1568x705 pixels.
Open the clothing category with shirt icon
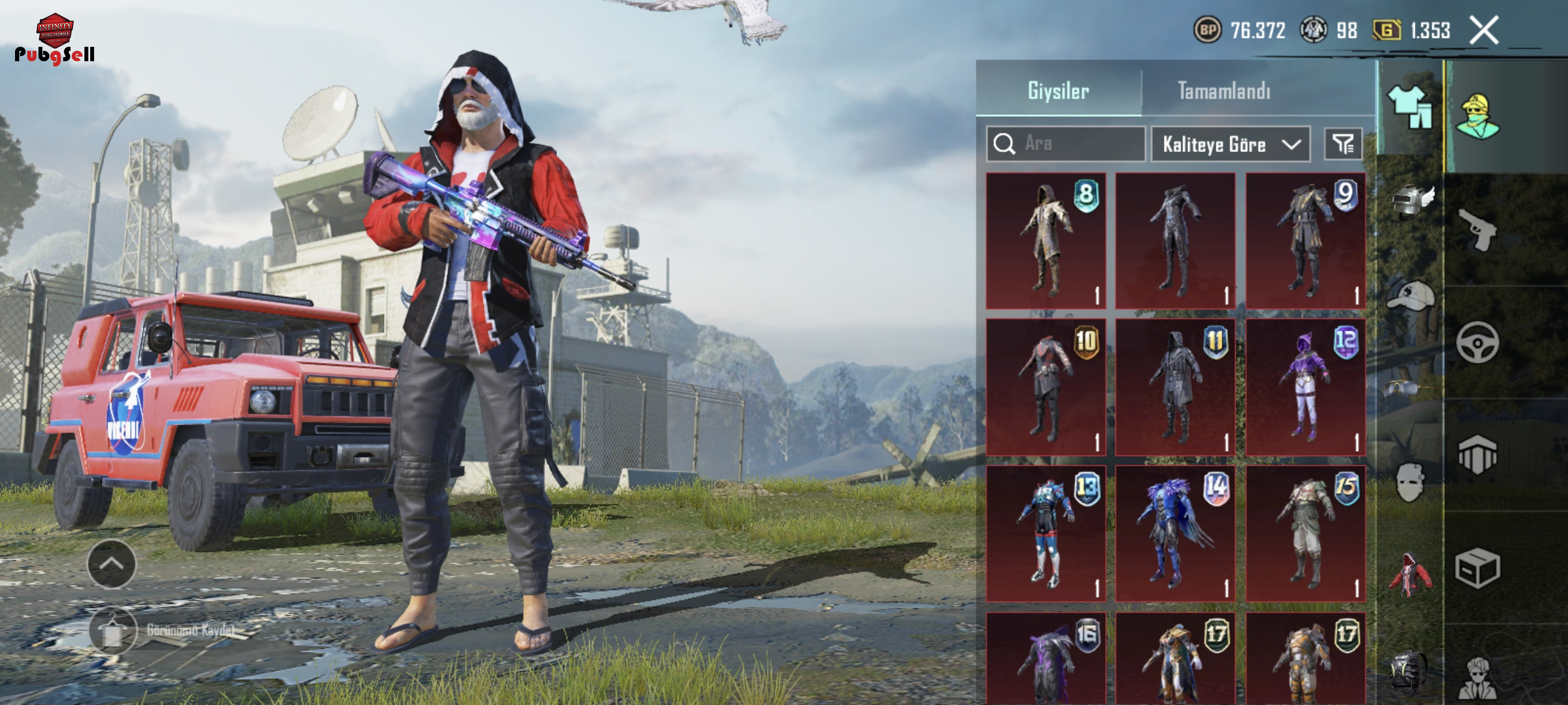point(1410,107)
